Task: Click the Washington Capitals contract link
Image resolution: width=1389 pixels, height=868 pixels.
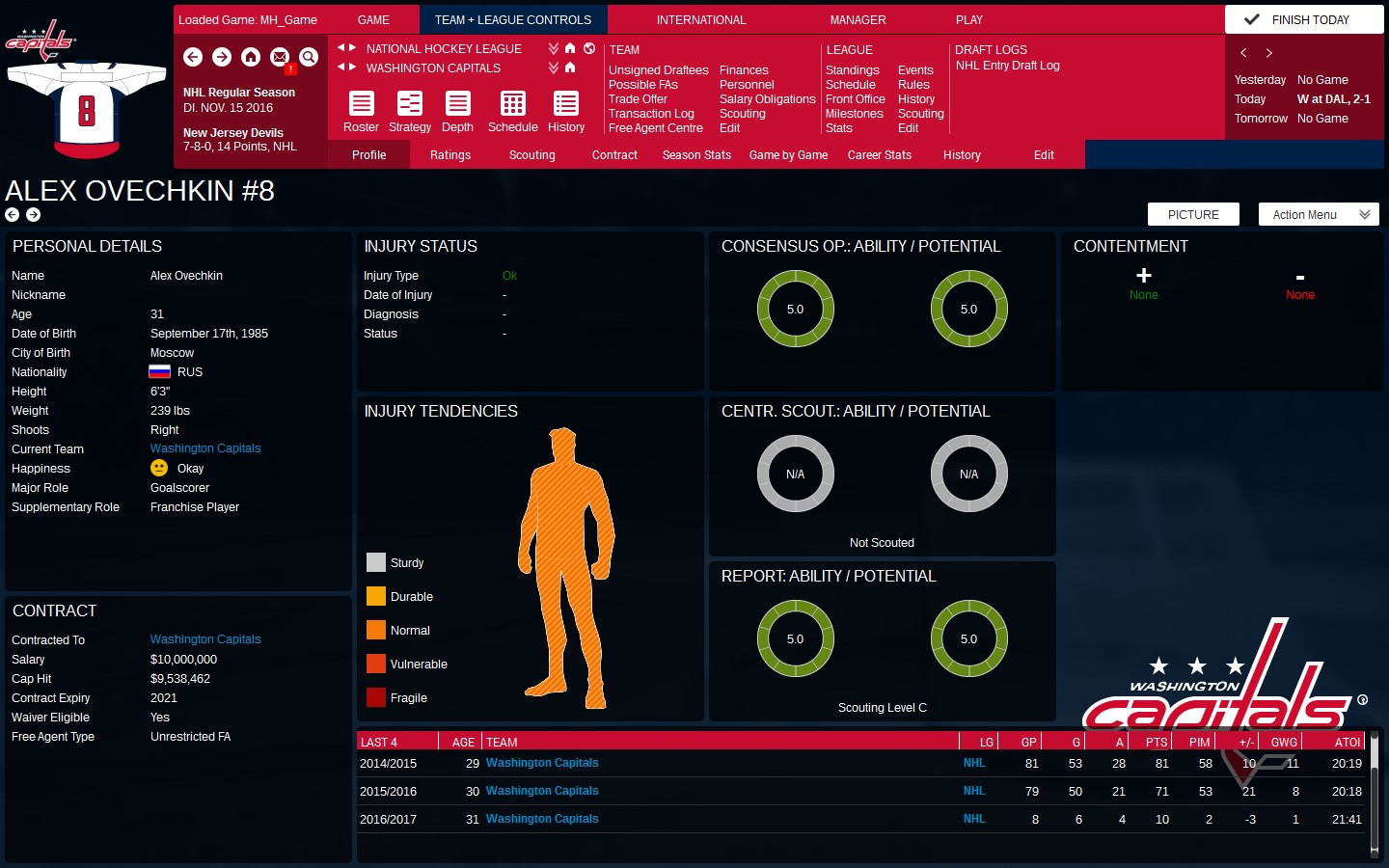Action: pos(204,638)
